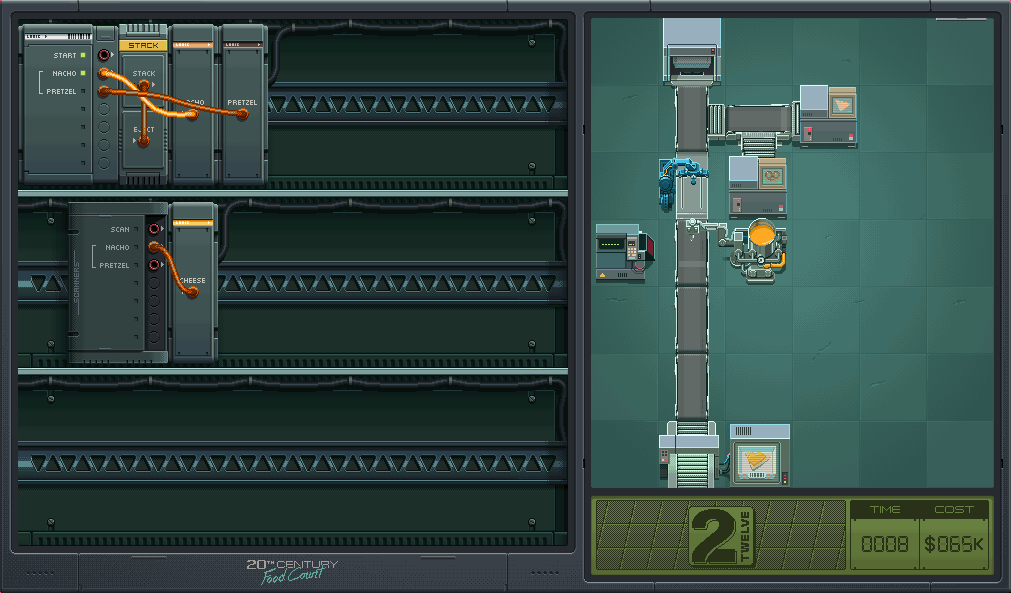Select the NACHO jack below the START jack
This screenshot has height=593, width=1011.
pos(104,73)
